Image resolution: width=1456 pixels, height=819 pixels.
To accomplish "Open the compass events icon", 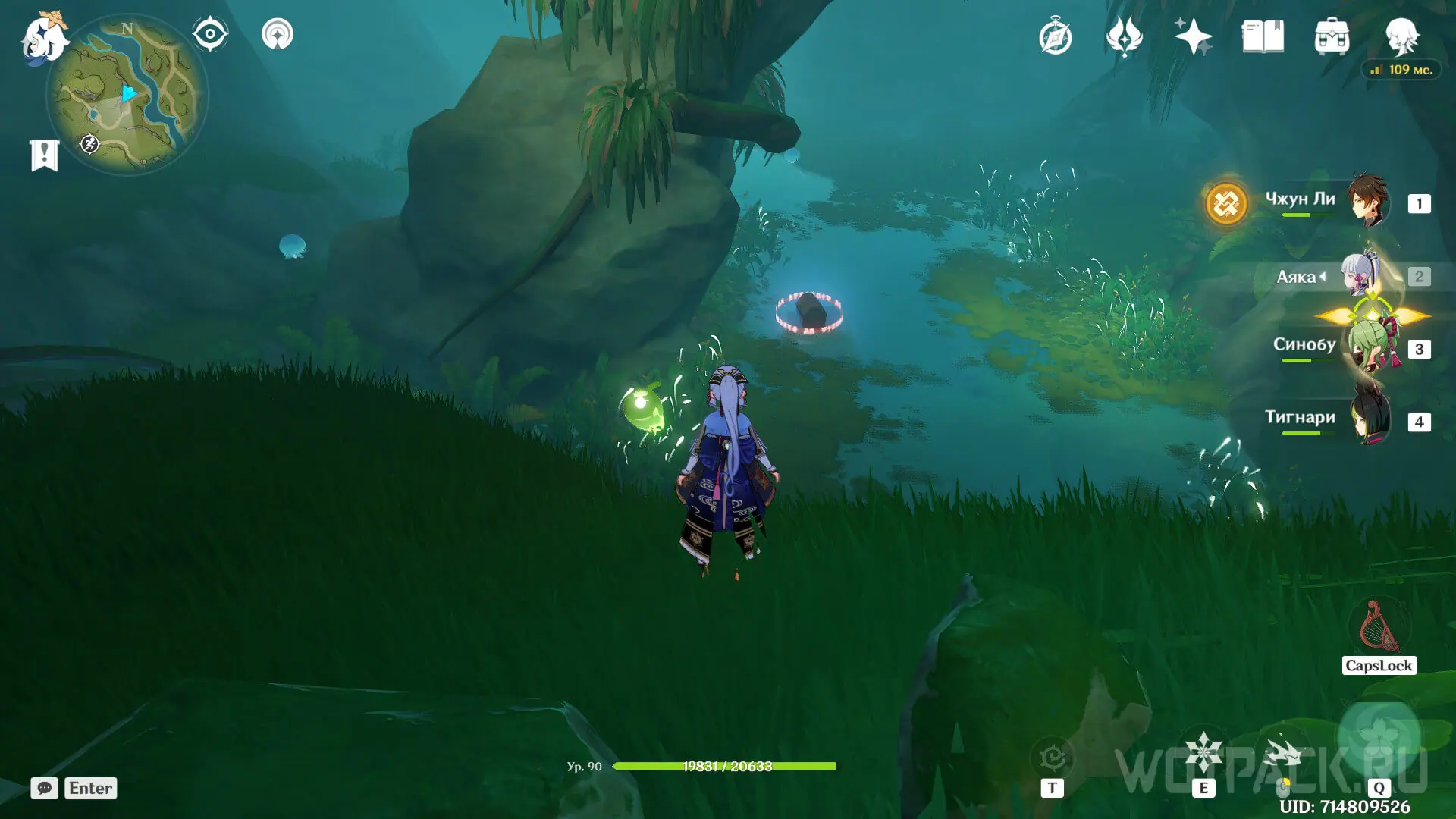I will 1055,37.
